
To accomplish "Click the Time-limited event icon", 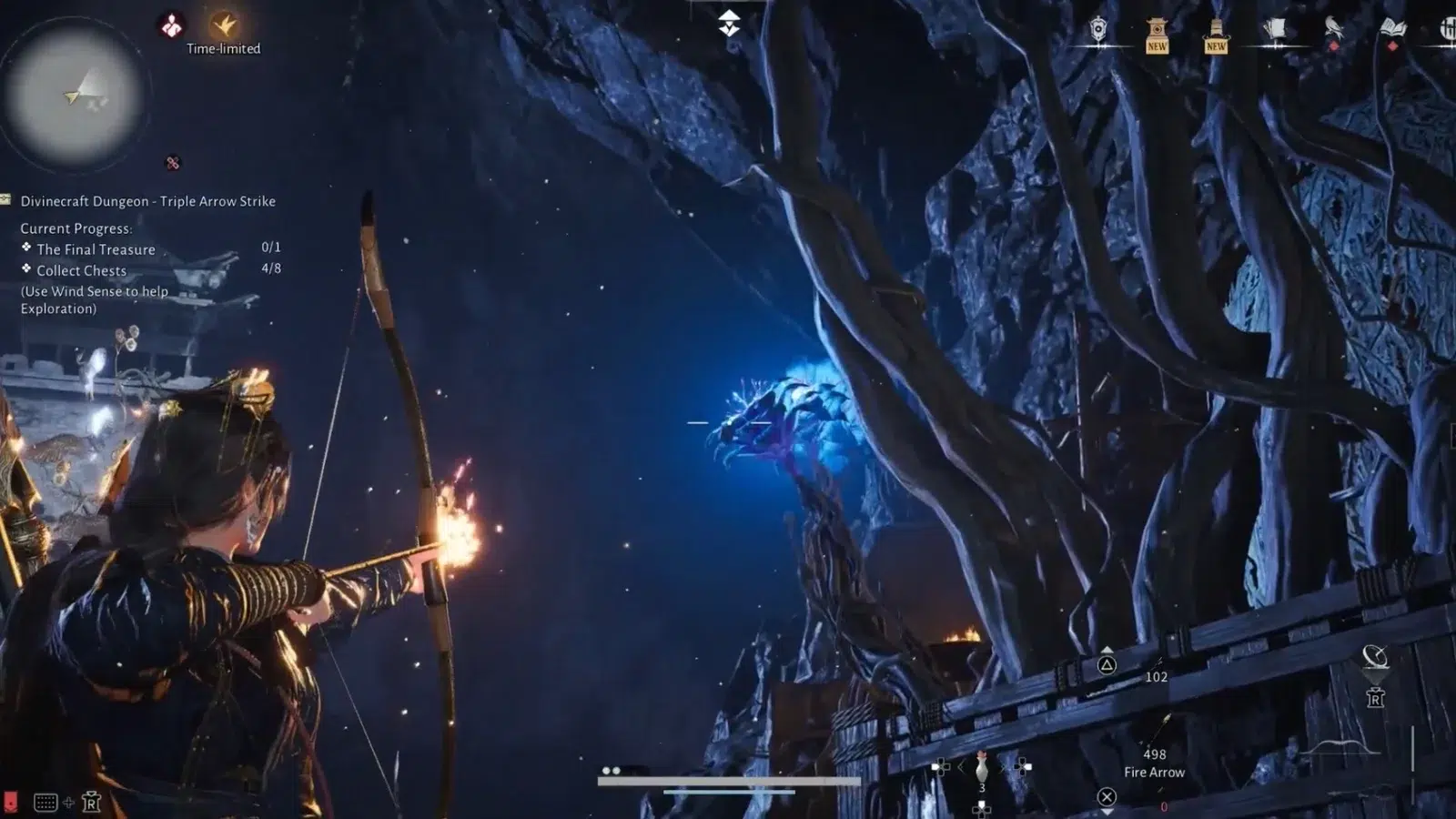I will (x=224, y=25).
